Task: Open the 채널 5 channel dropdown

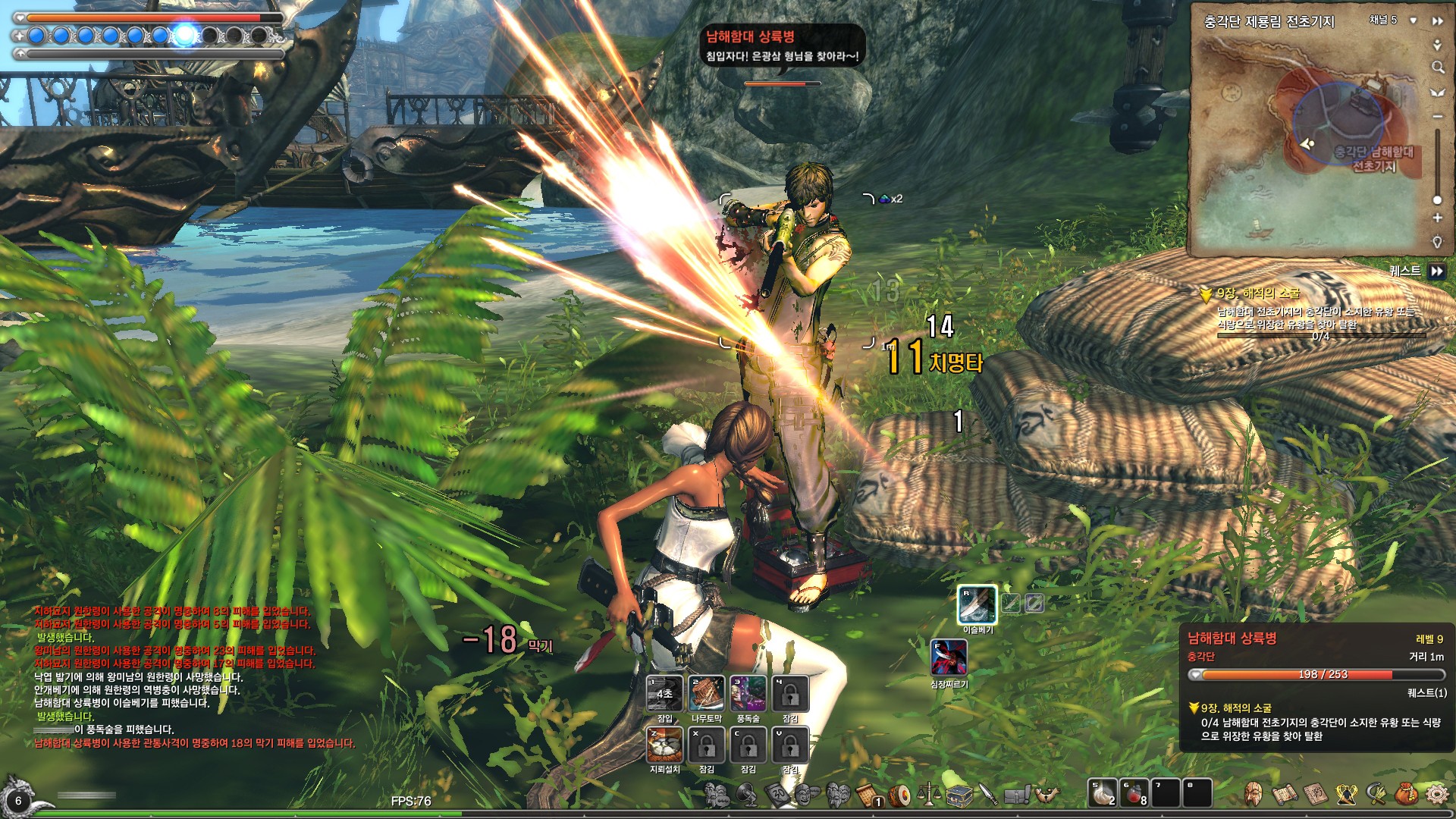Action: [1414, 20]
